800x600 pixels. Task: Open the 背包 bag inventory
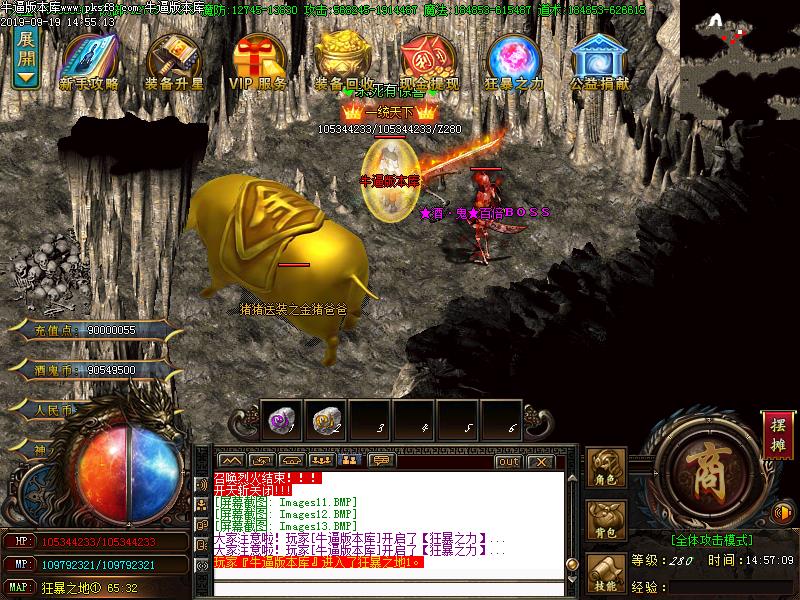(605, 518)
